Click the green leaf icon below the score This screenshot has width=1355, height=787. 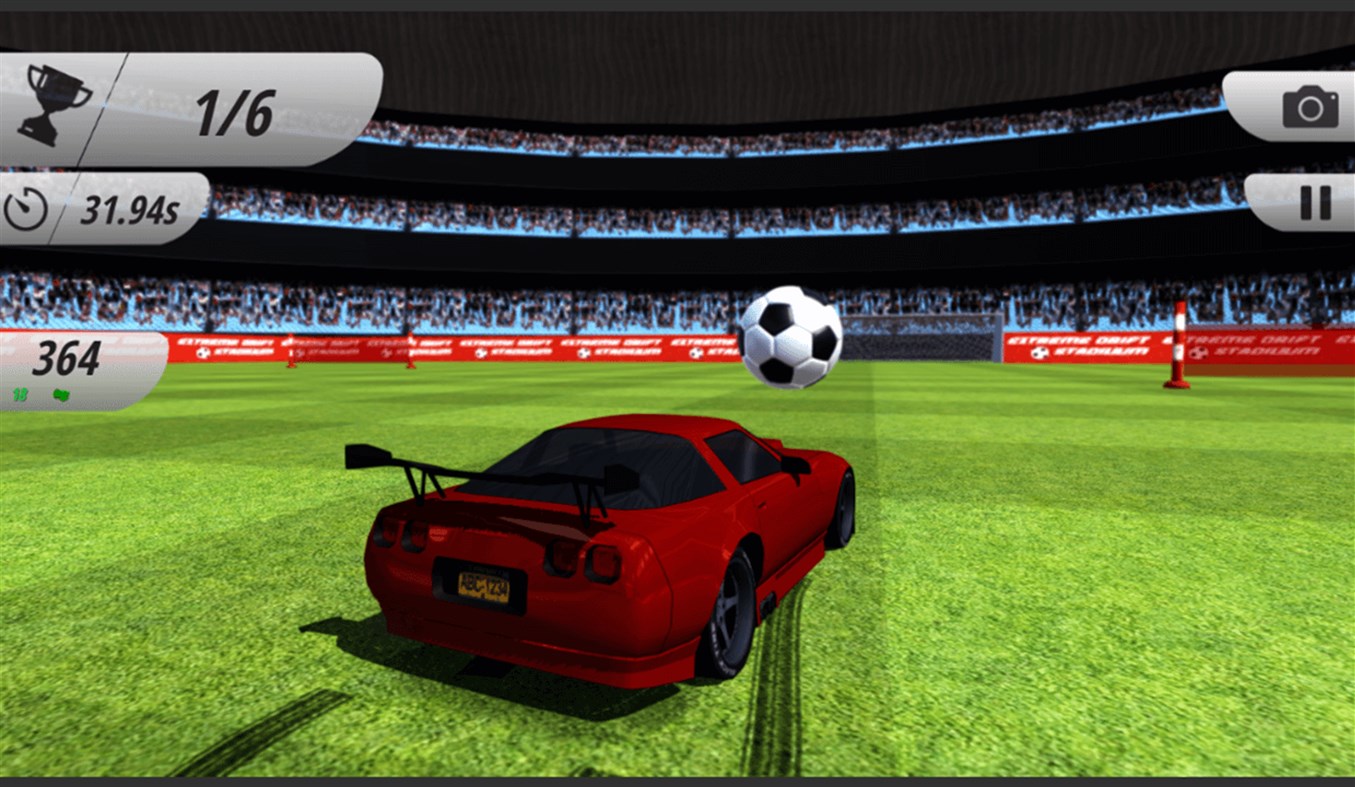(x=61, y=395)
